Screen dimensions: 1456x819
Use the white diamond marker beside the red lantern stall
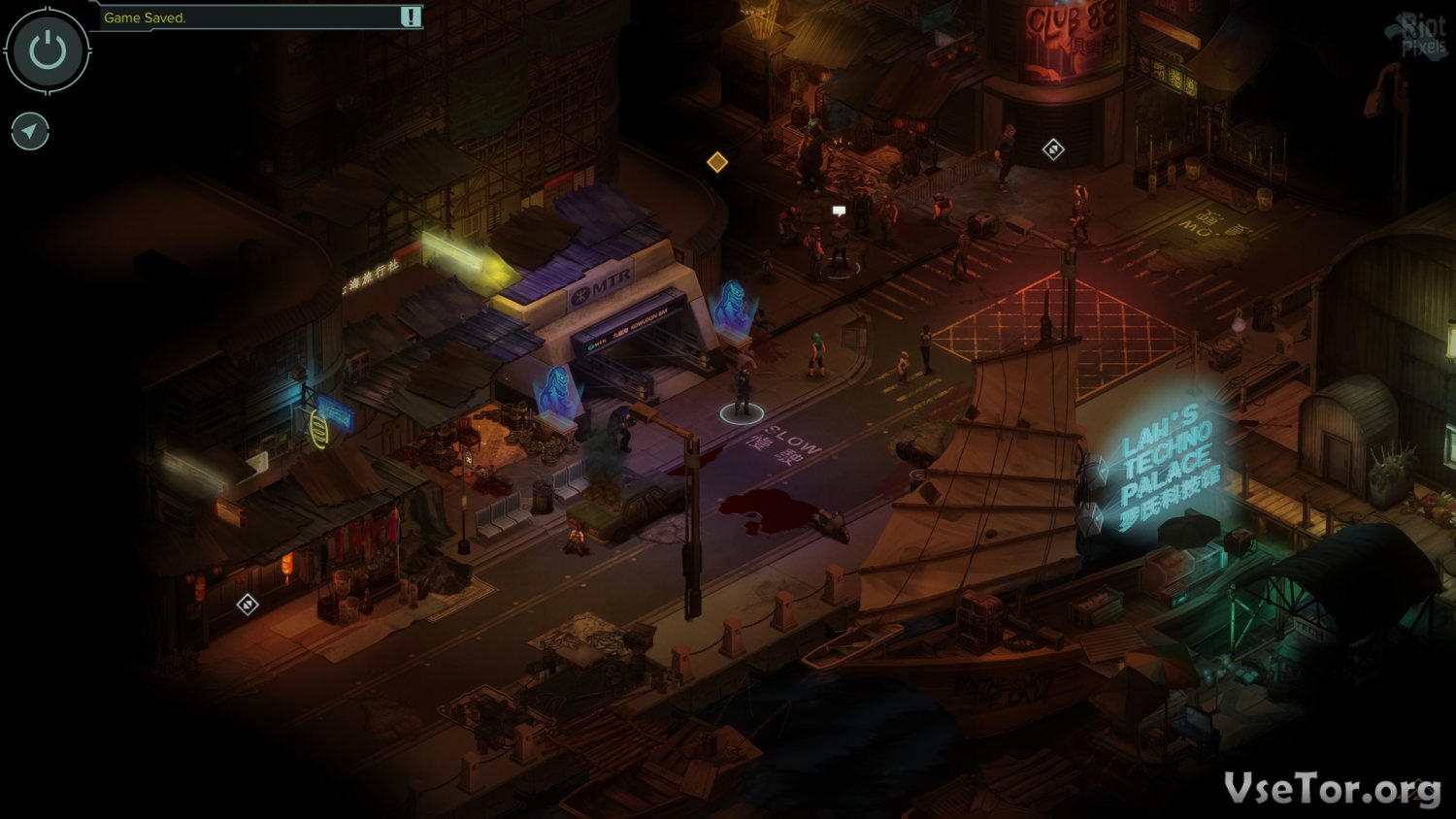248,605
